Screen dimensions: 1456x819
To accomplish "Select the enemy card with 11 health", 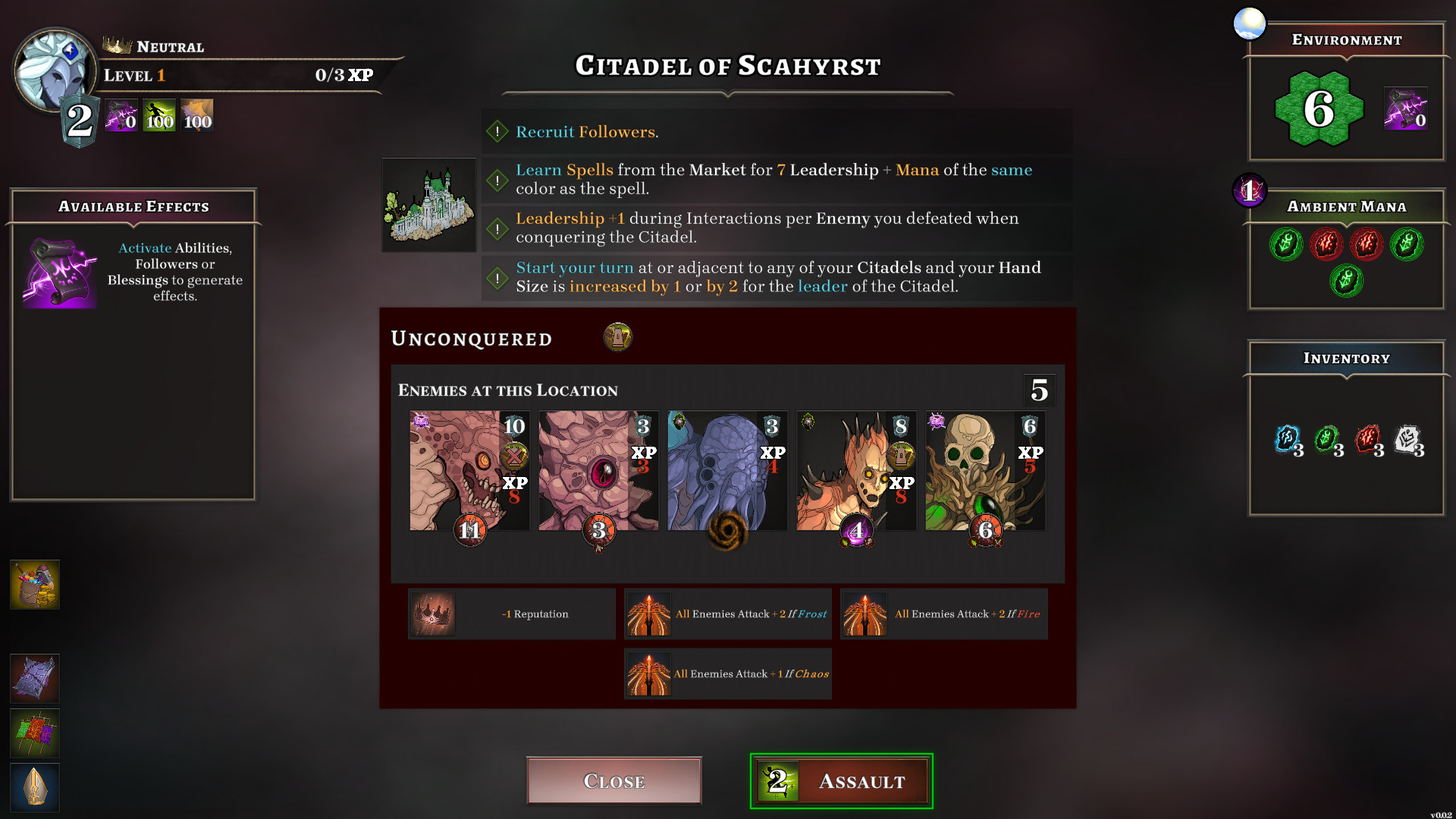I will (x=469, y=471).
